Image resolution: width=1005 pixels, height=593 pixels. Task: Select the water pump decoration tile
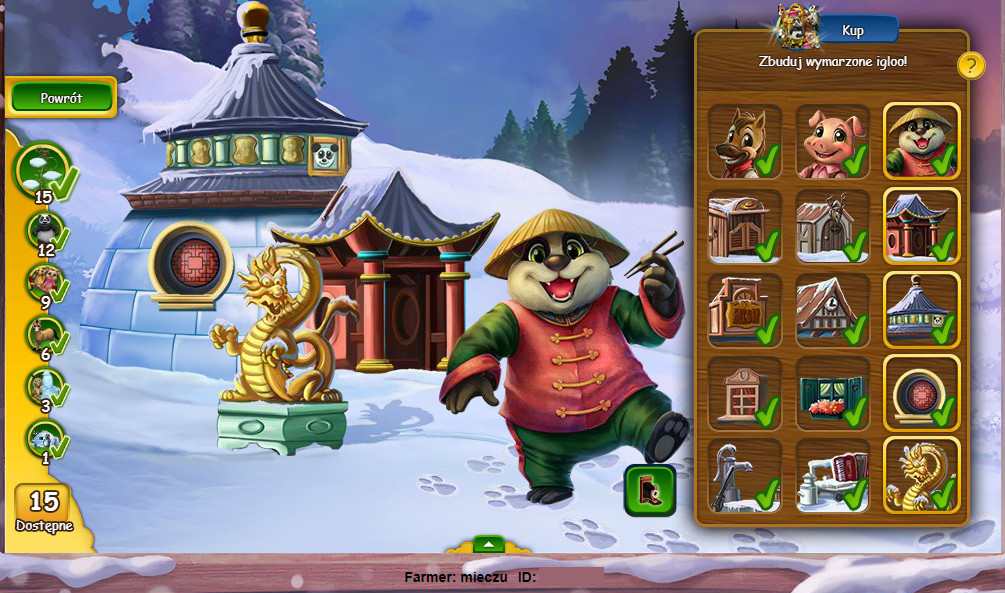point(744,475)
